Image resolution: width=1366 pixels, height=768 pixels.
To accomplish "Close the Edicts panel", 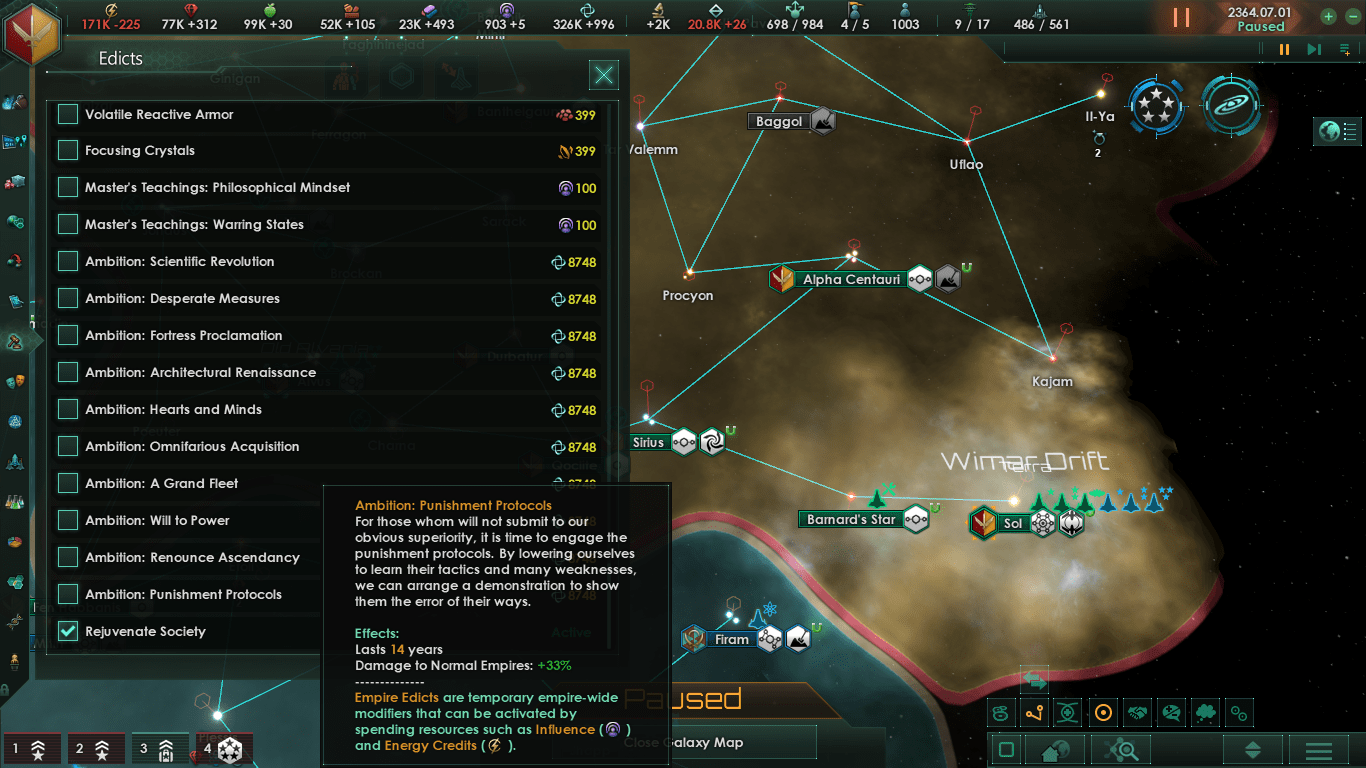I will tap(603, 75).
